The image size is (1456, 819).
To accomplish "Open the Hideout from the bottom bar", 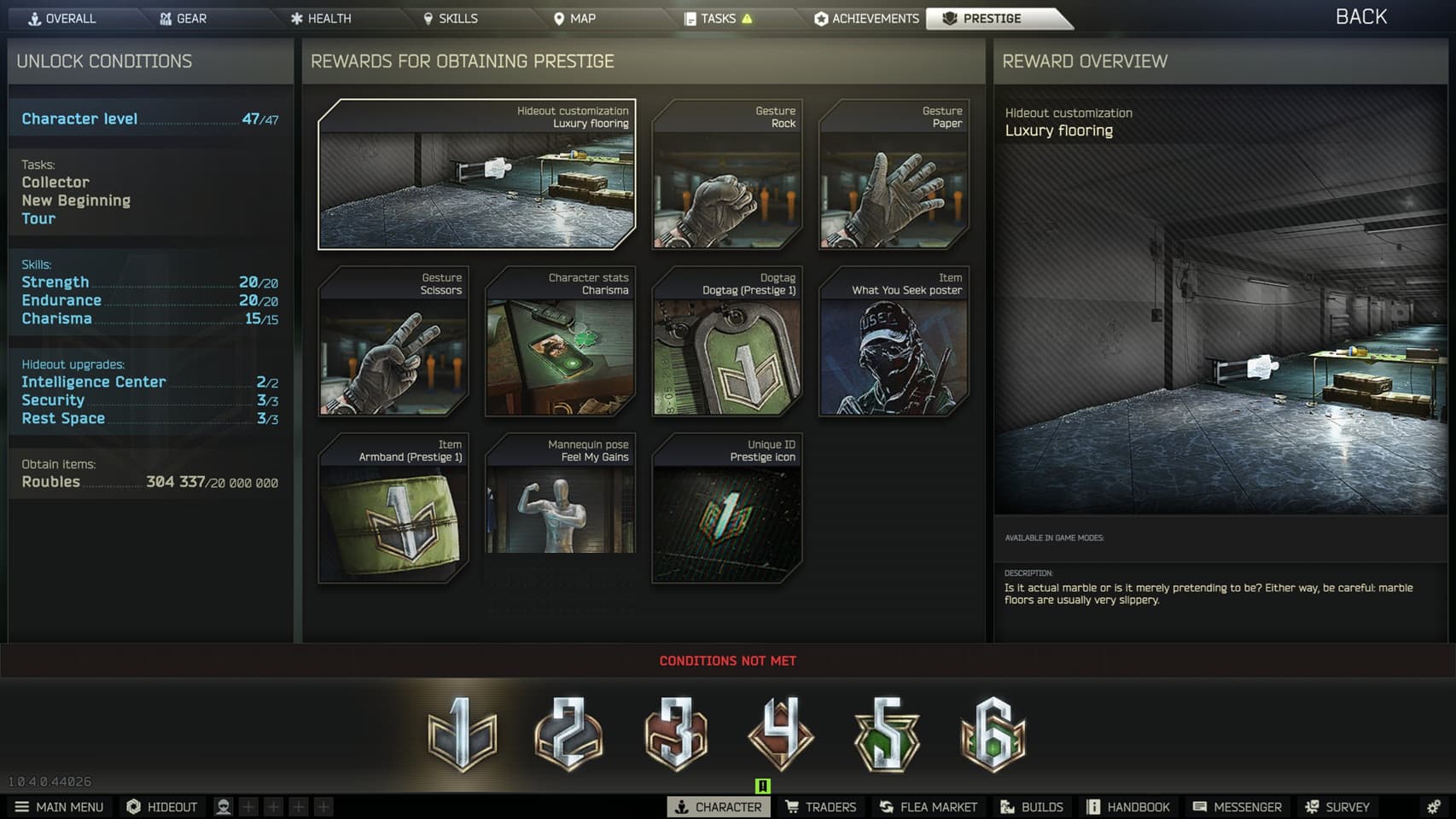I will 161,806.
